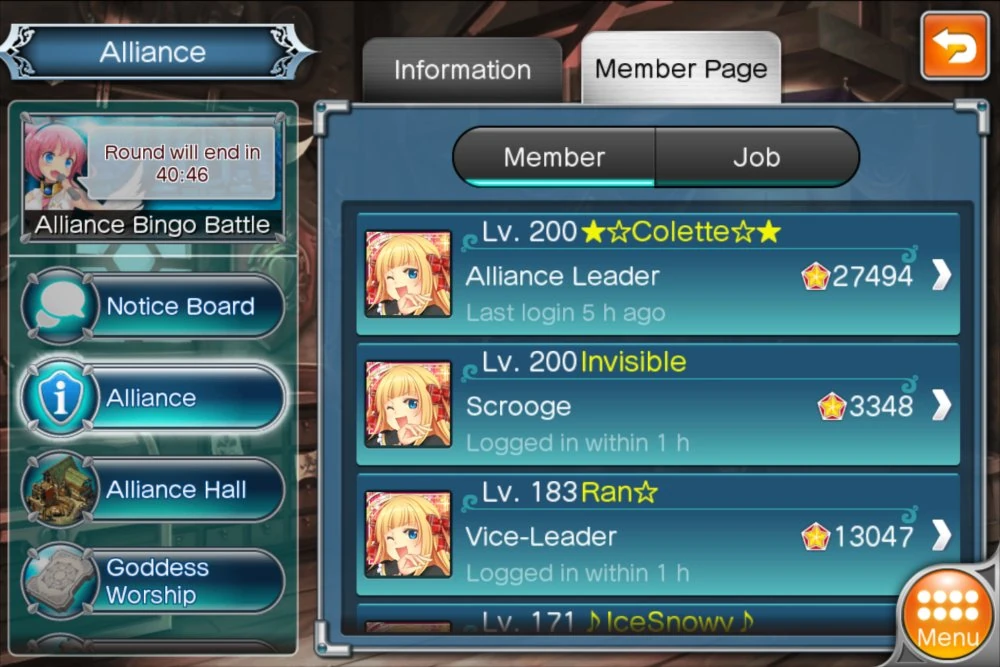The width and height of the screenshot is (1000, 667).
Task: Select the Member Page tab
Action: click(x=681, y=69)
